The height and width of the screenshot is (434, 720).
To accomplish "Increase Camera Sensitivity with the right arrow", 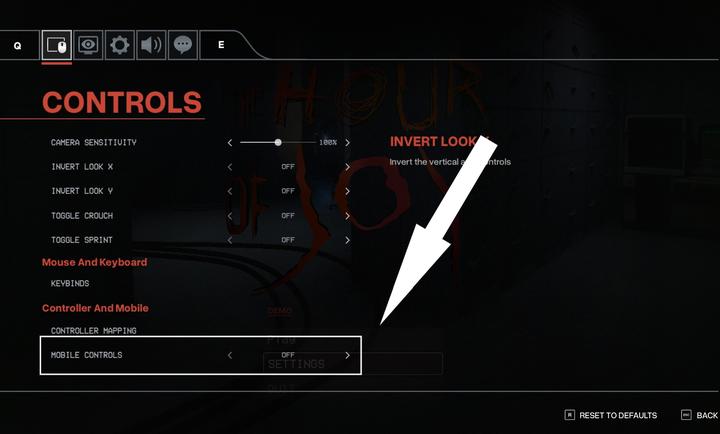I will coord(348,142).
